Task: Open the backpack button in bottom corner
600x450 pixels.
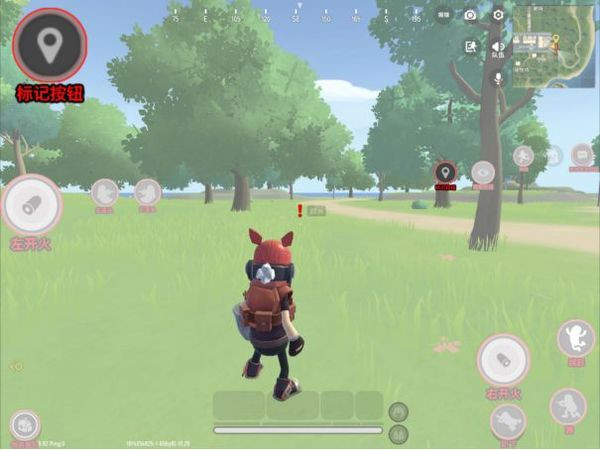Action: pos(24,425)
